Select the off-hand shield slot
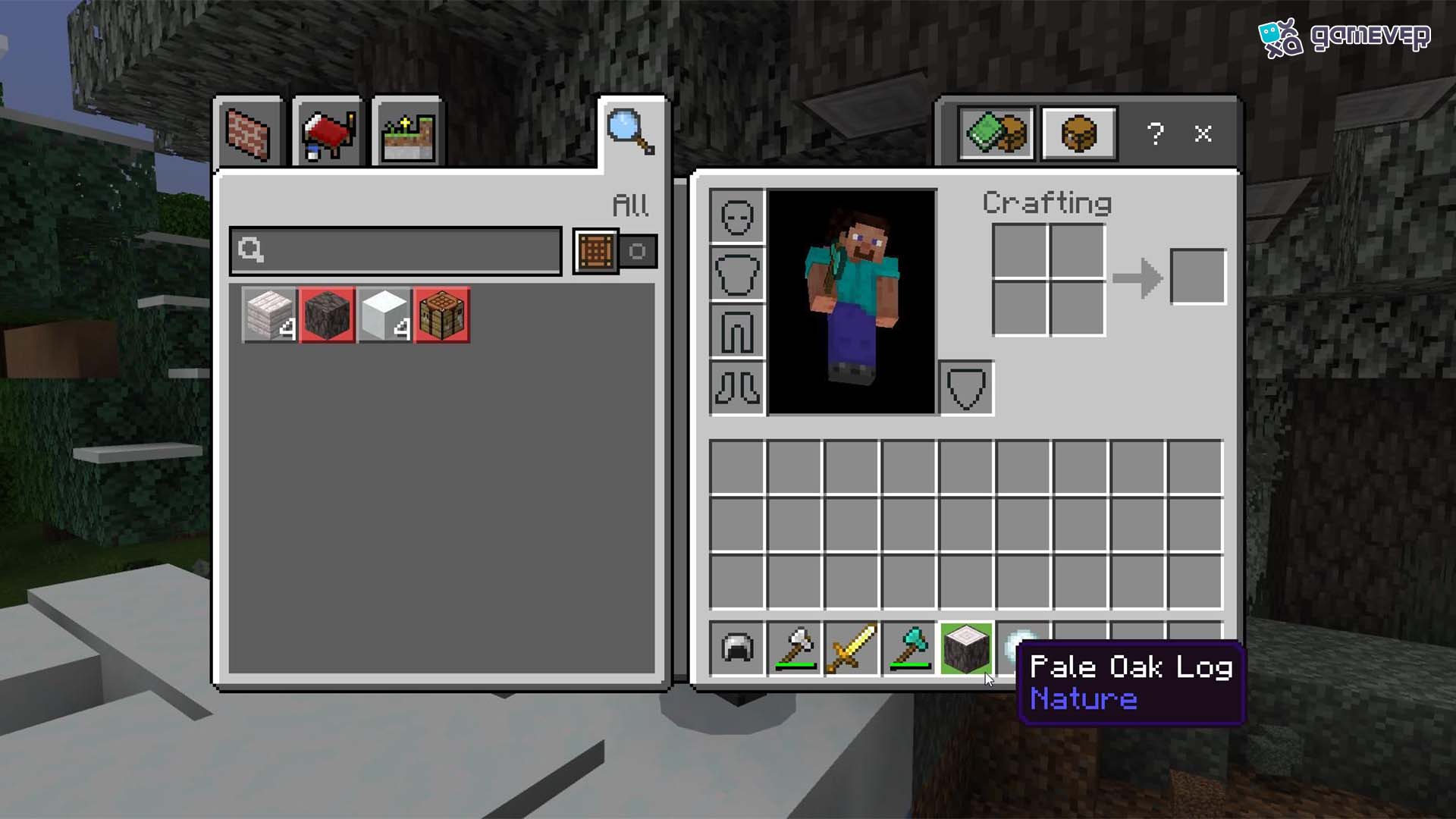The image size is (1456, 819). (967, 388)
